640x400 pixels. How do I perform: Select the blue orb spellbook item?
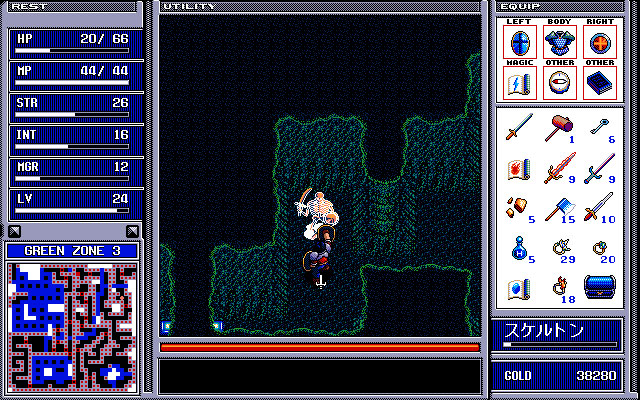[518, 287]
